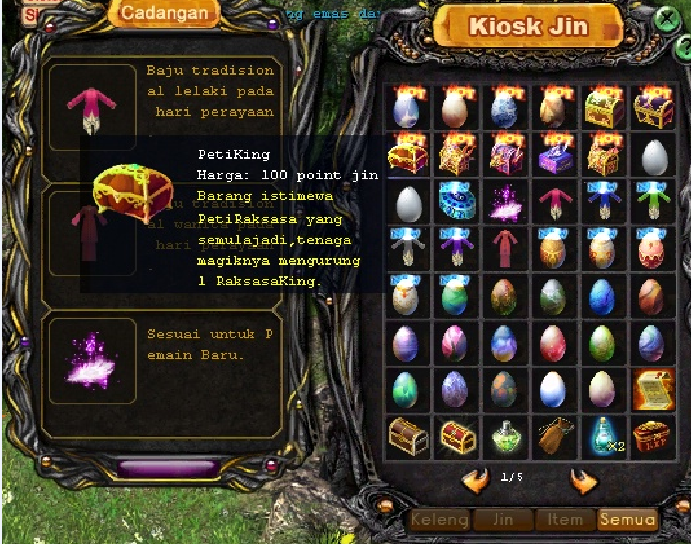This screenshot has width=691, height=544.
Task: Close the Kiosk Jin shop window
Action: click(x=665, y=19)
